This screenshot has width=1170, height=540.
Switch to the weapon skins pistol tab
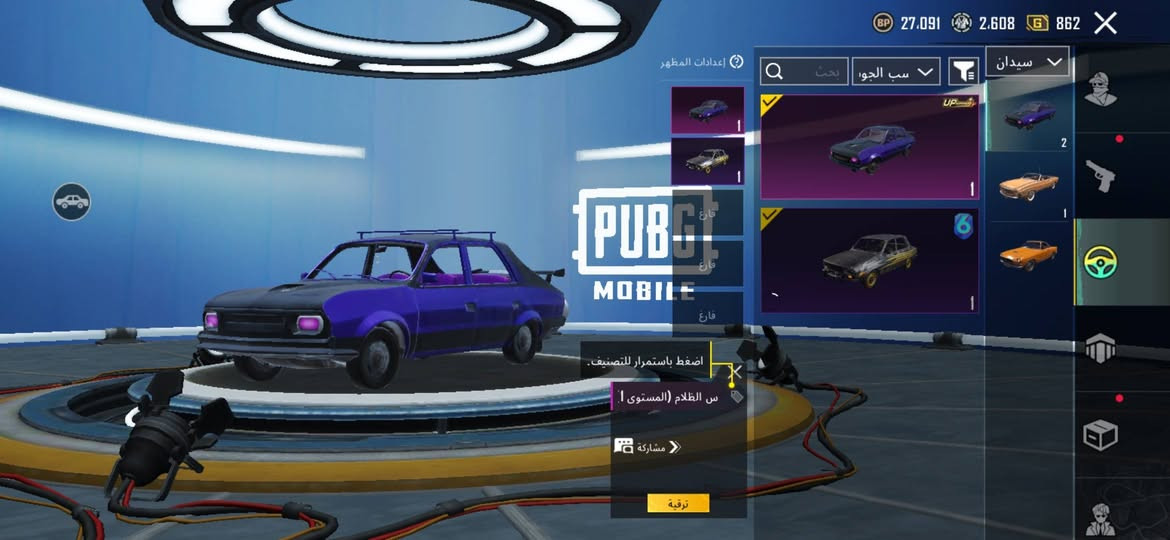point(1100,177)
